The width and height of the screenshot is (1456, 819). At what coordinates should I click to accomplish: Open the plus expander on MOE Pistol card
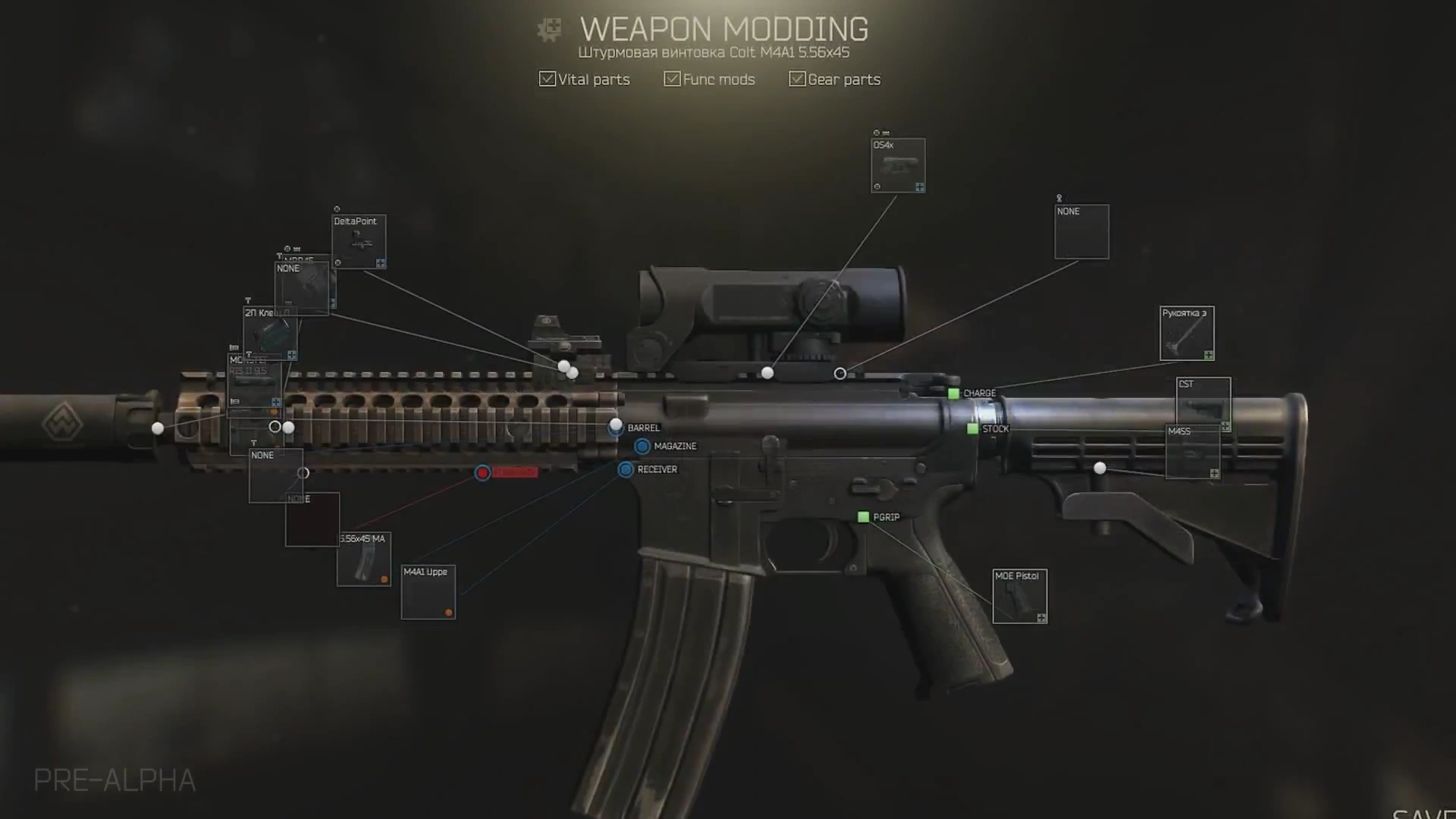[x=1041, y=617]
